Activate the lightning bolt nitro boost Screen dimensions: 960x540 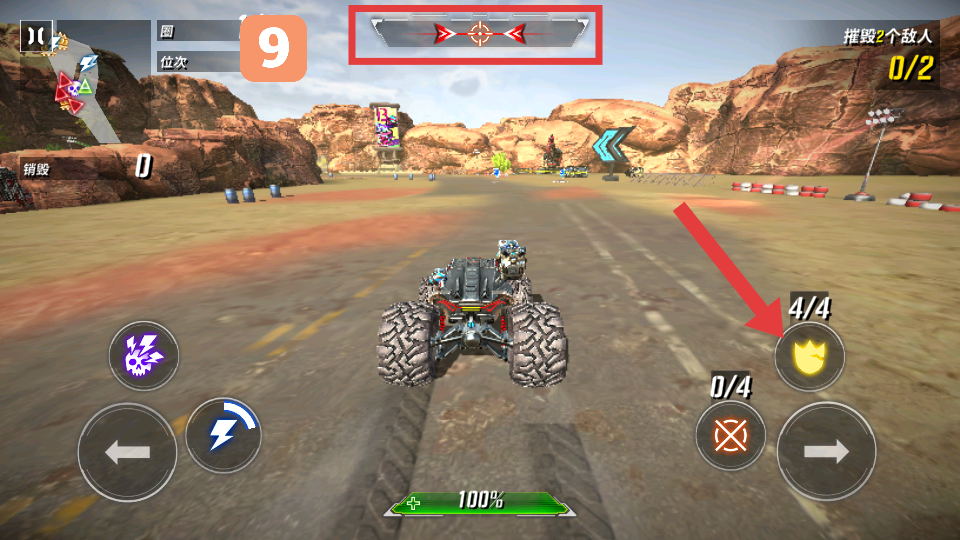222,435
